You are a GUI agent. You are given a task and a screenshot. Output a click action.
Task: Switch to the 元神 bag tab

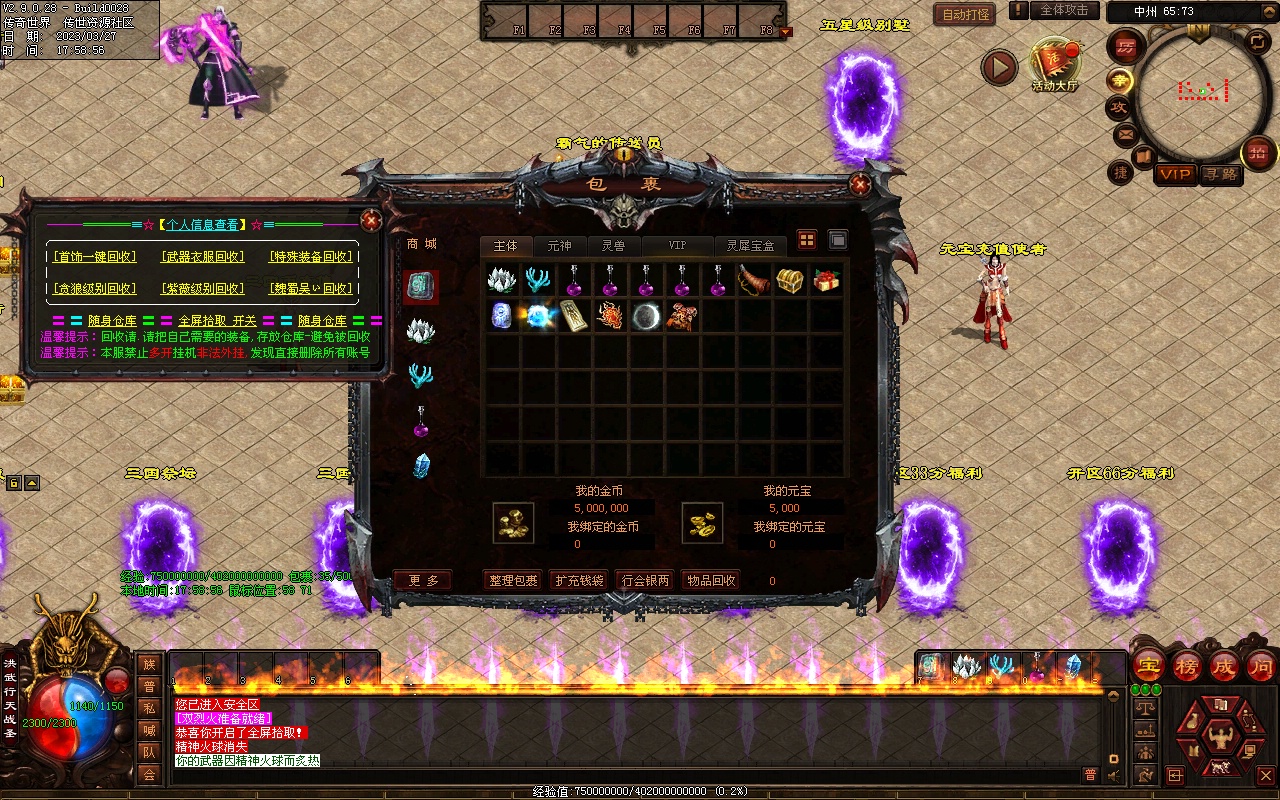pos(559,246)
